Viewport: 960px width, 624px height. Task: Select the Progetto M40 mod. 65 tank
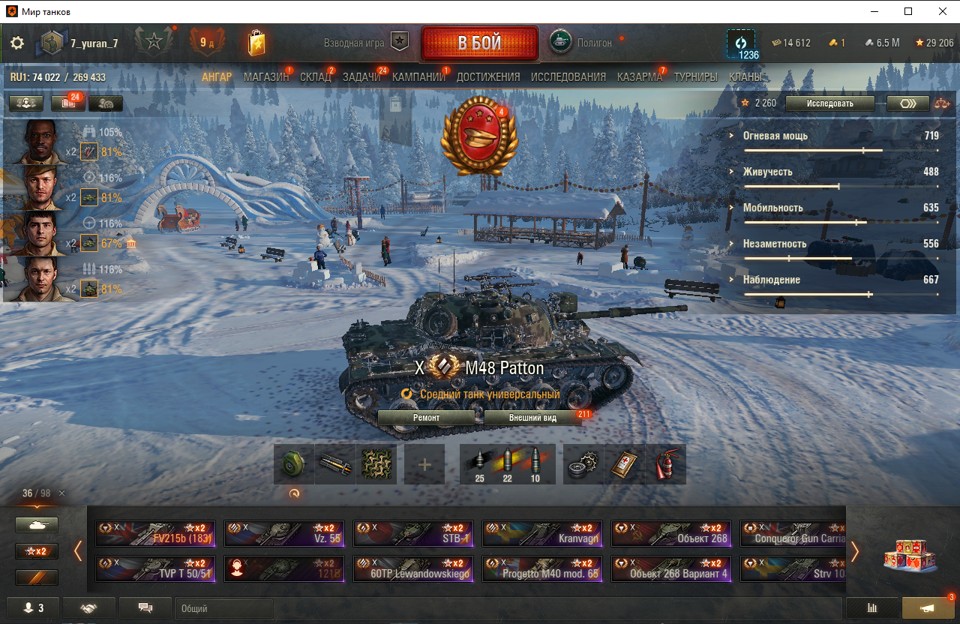pyautogui.click(x=541, y=569)
